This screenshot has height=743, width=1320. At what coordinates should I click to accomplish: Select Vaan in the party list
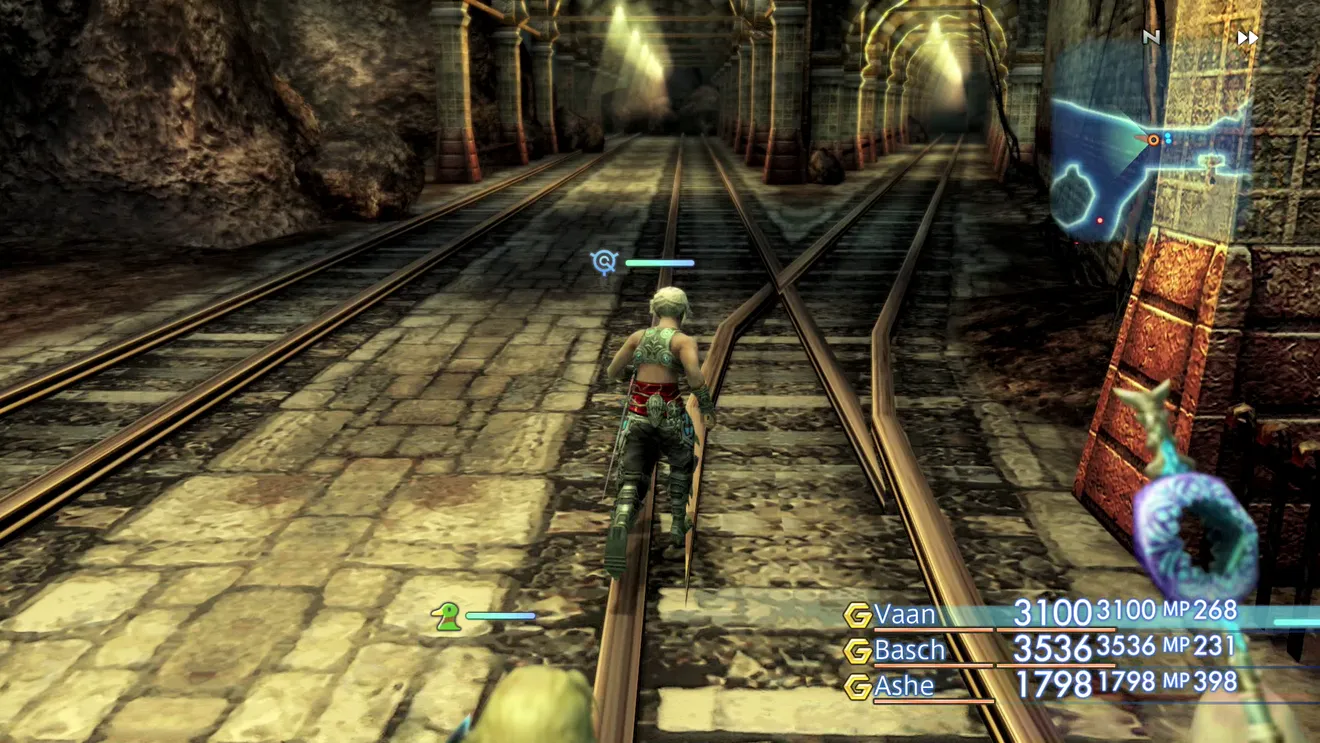pos(904,613)
